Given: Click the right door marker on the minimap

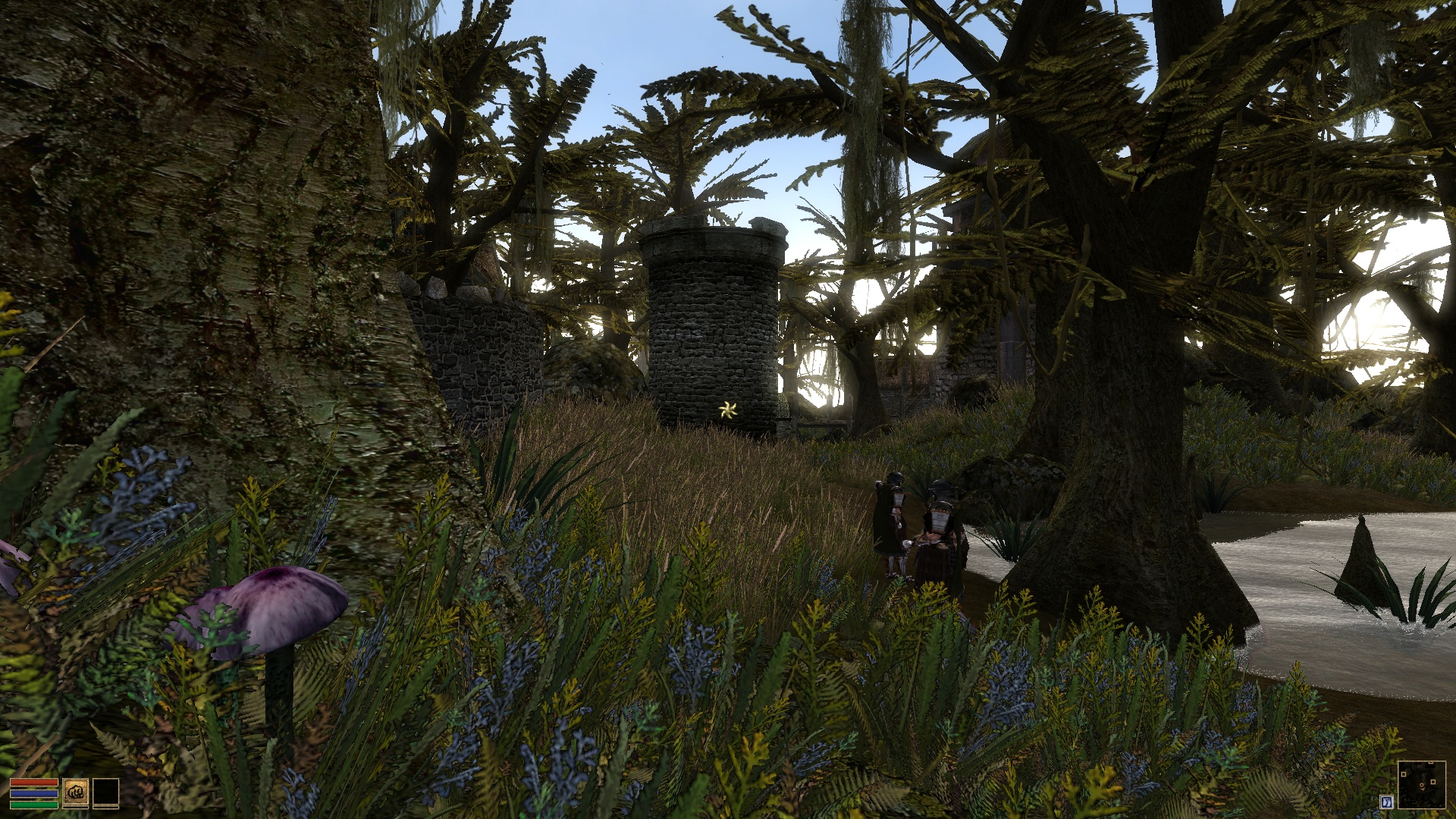Looking at the screenshot, I should click(x=1433, y=781).
